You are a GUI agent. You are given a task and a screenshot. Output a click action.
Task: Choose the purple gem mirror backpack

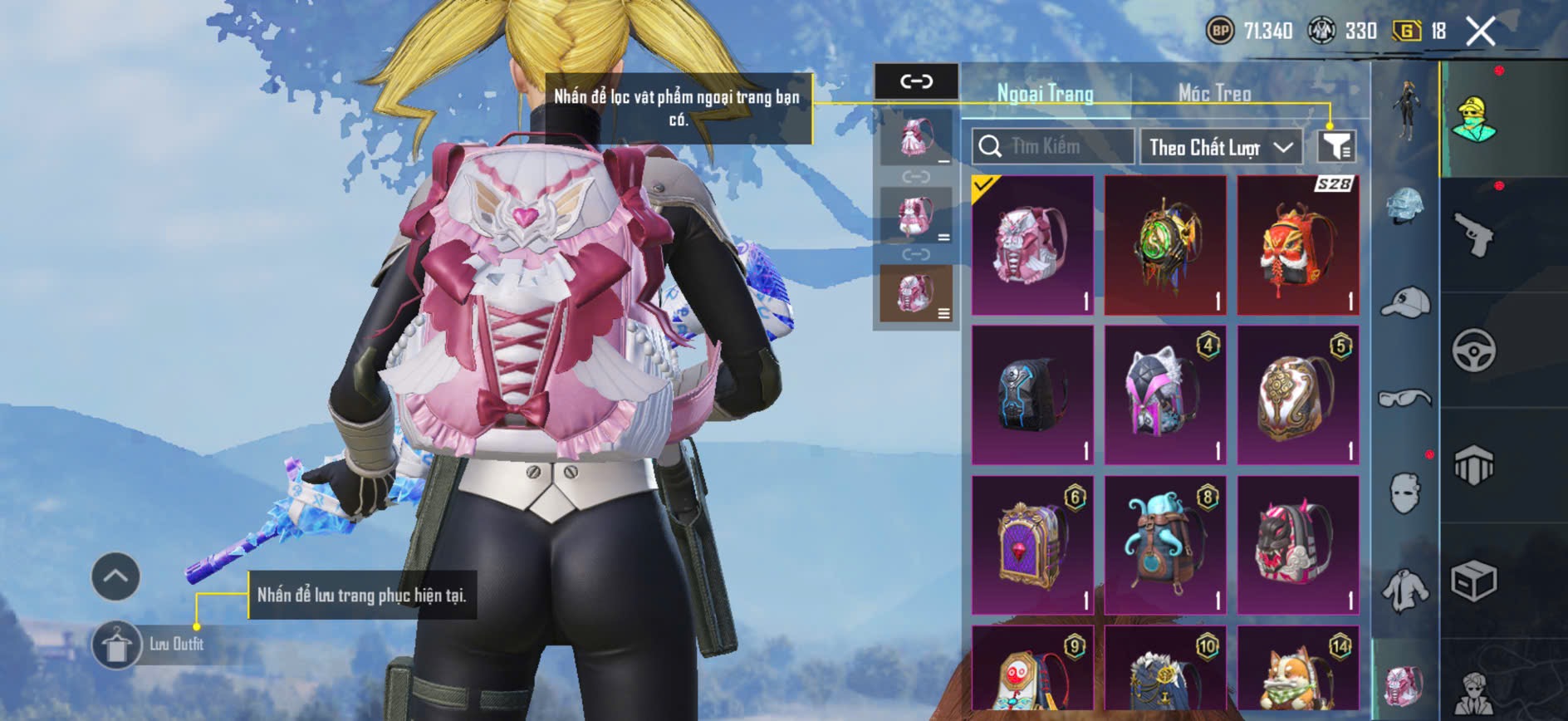pyautogui.click(x=1032, y=544)
